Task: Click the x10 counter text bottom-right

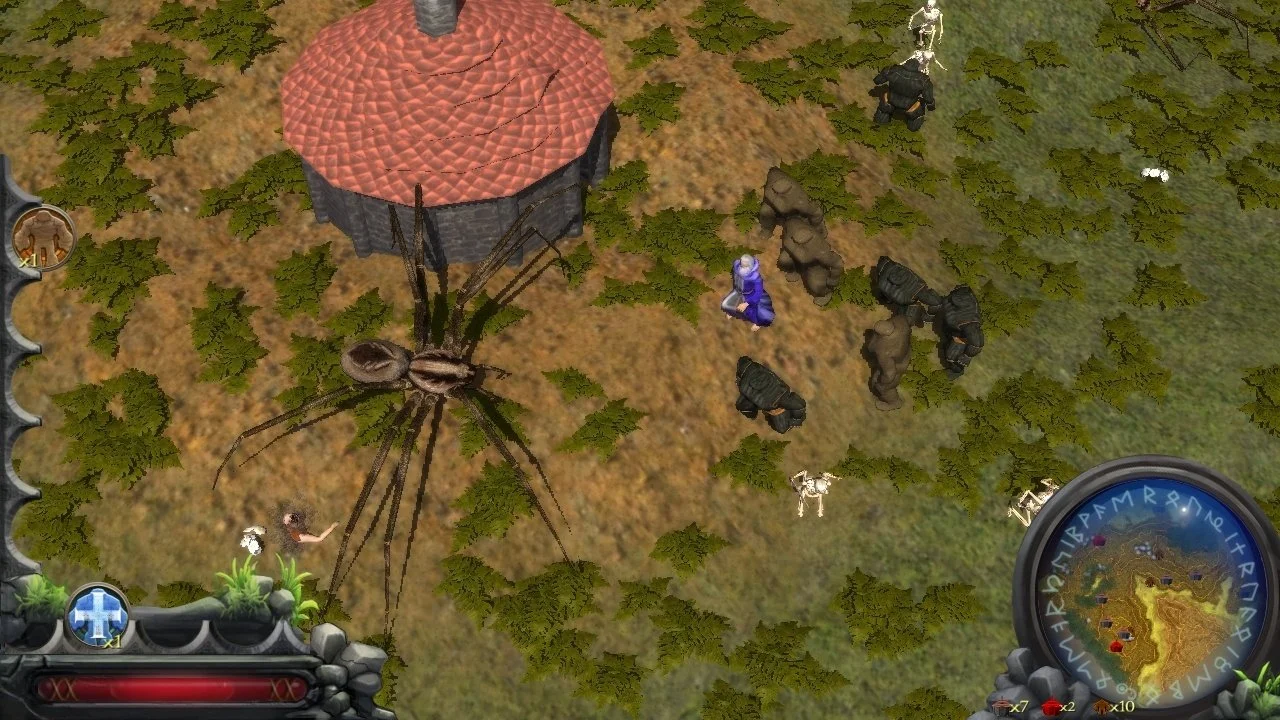Action: pyautogui.click(x=1124, y=707)
